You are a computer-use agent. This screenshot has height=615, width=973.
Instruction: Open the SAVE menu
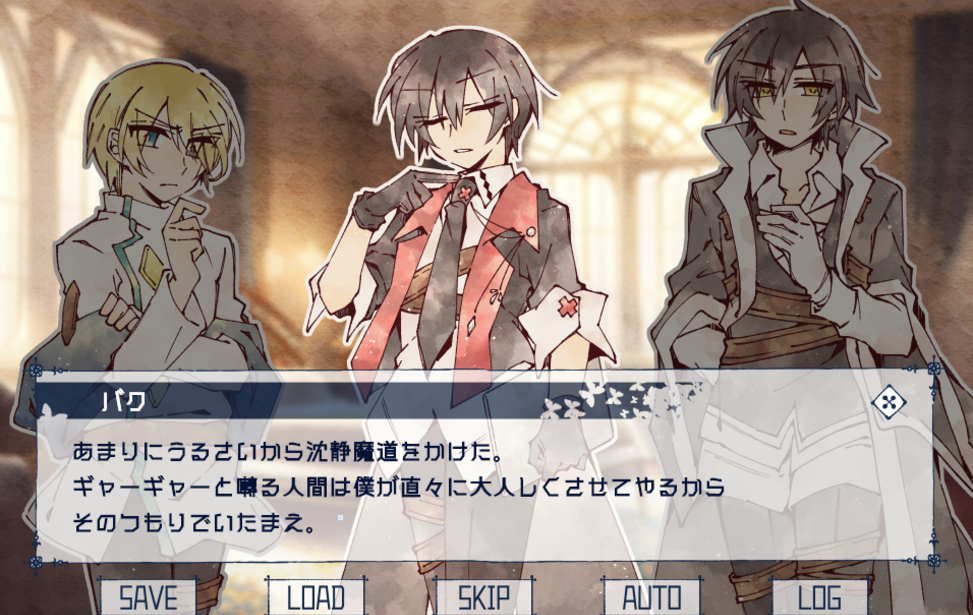pyautogui.click(x=148, y=597)
